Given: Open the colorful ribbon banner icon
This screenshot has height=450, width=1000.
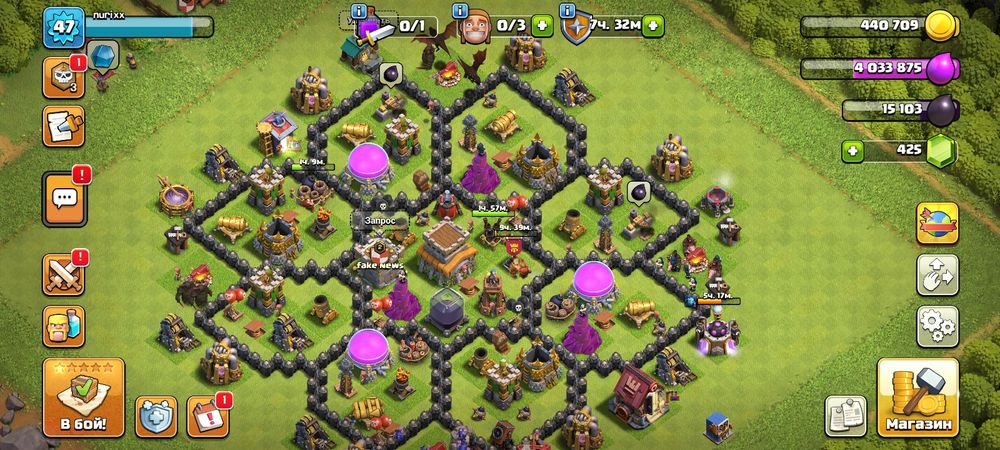Looking at the screenshot, I should (937, 222).
